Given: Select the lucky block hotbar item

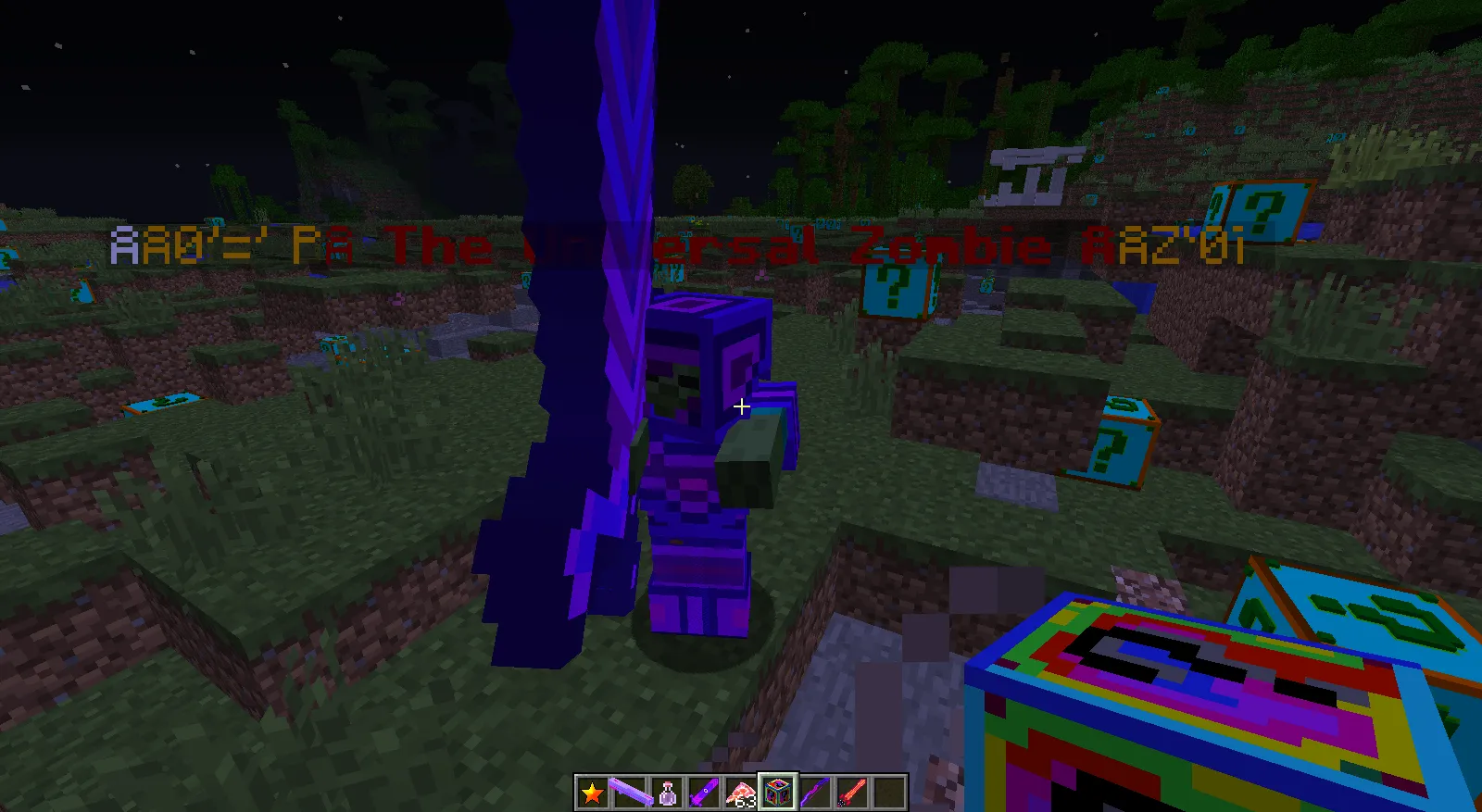Looking at the screenshot, I should (x=778, y=791).
